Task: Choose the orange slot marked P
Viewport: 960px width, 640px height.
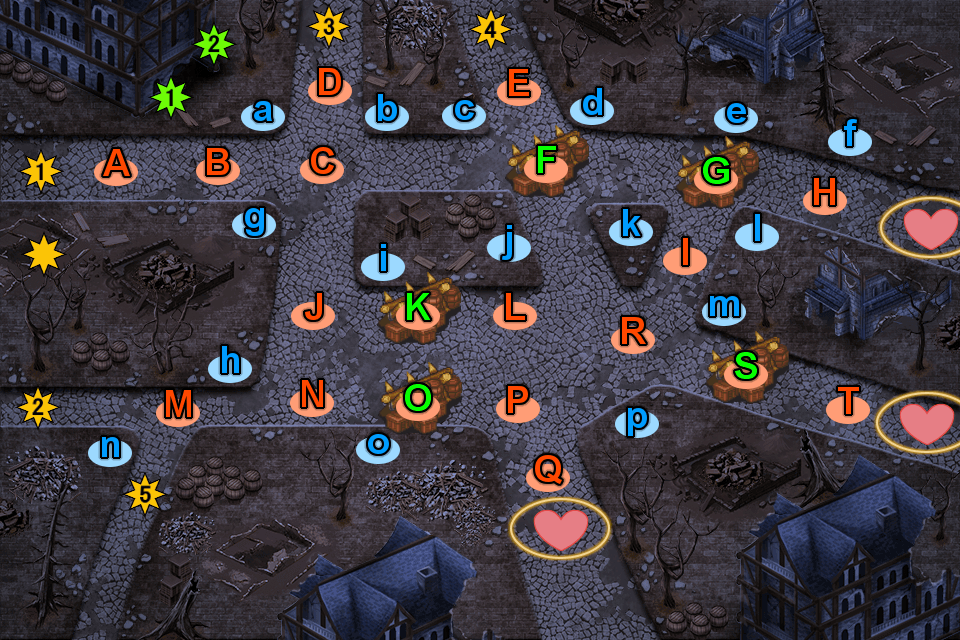Action: [517, 404]
